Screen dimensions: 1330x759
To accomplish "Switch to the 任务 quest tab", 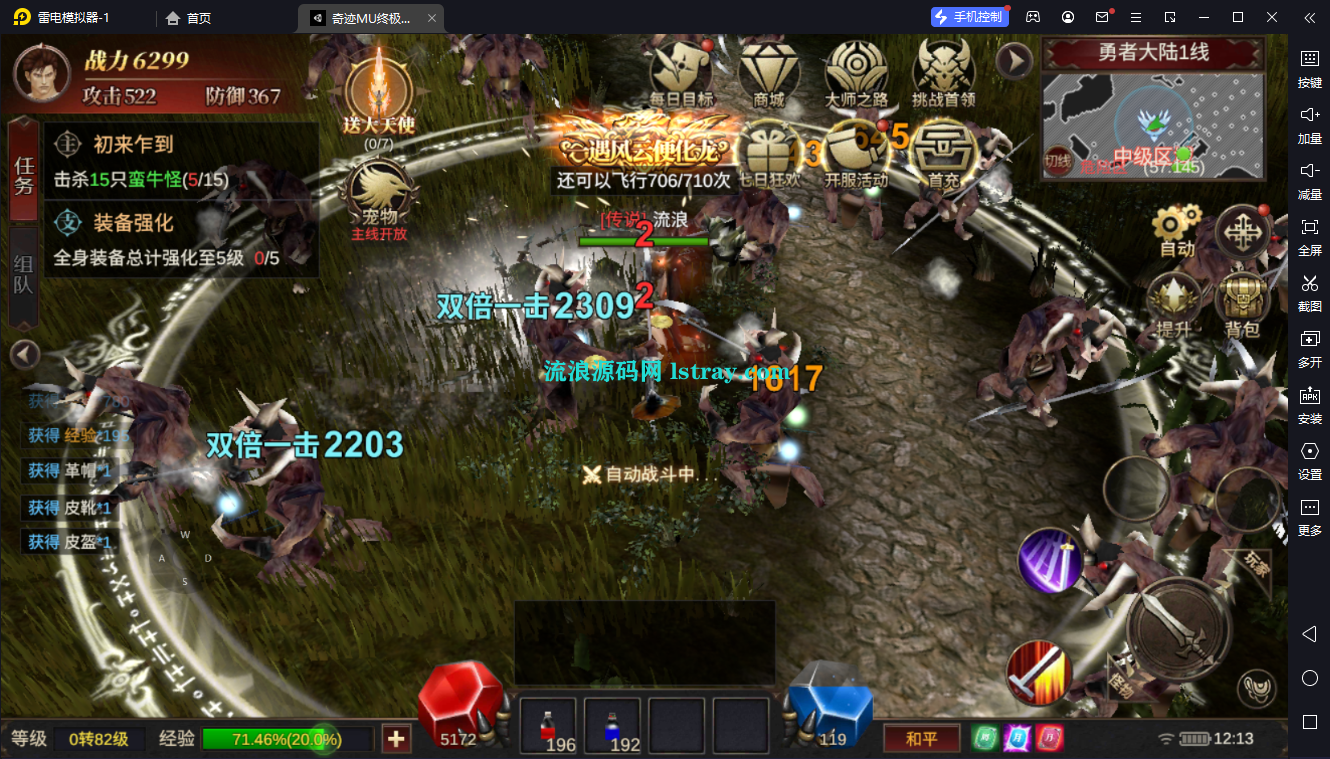I will 24,170.
